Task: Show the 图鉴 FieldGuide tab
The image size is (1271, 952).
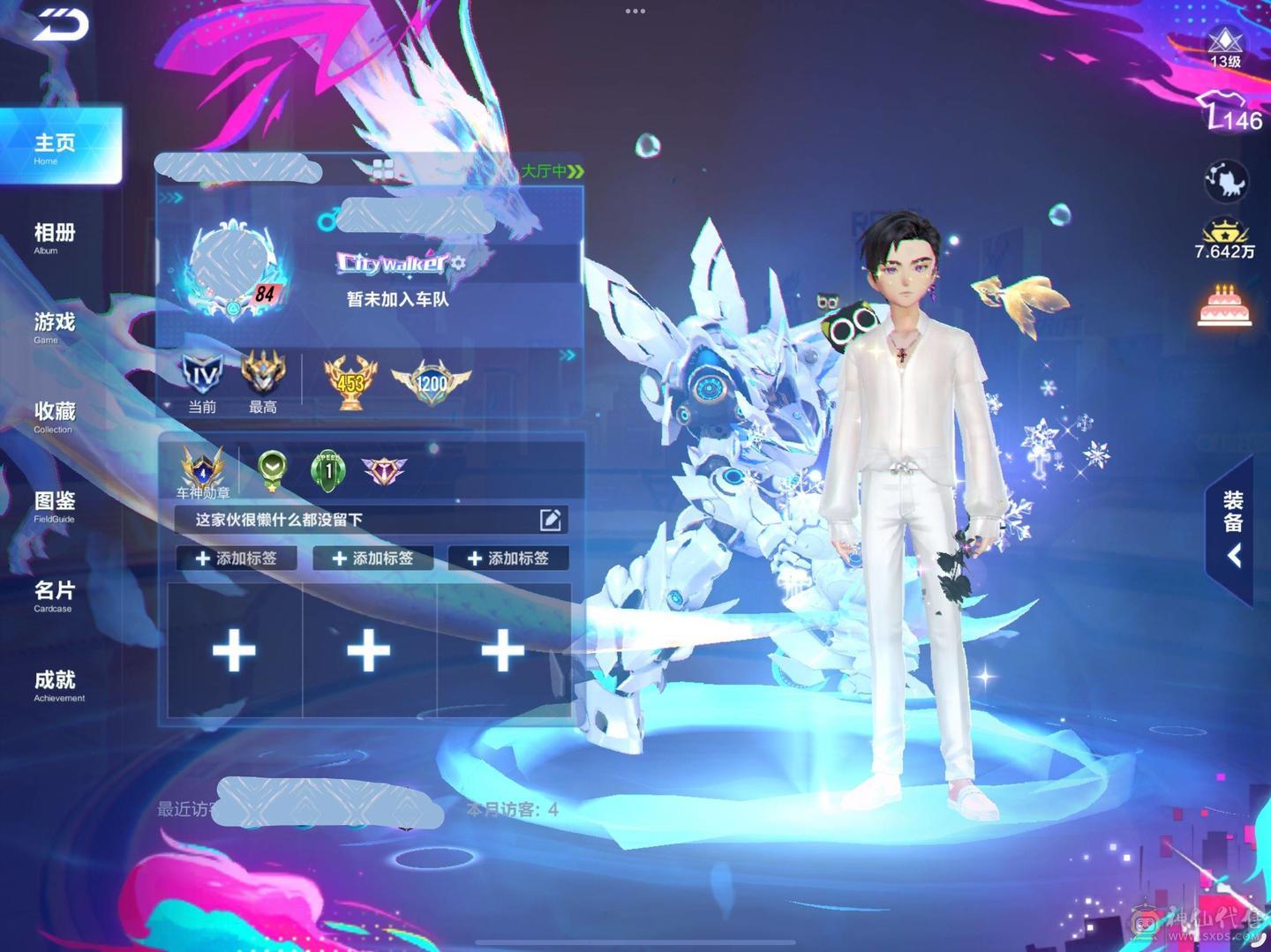Action: 55,505
